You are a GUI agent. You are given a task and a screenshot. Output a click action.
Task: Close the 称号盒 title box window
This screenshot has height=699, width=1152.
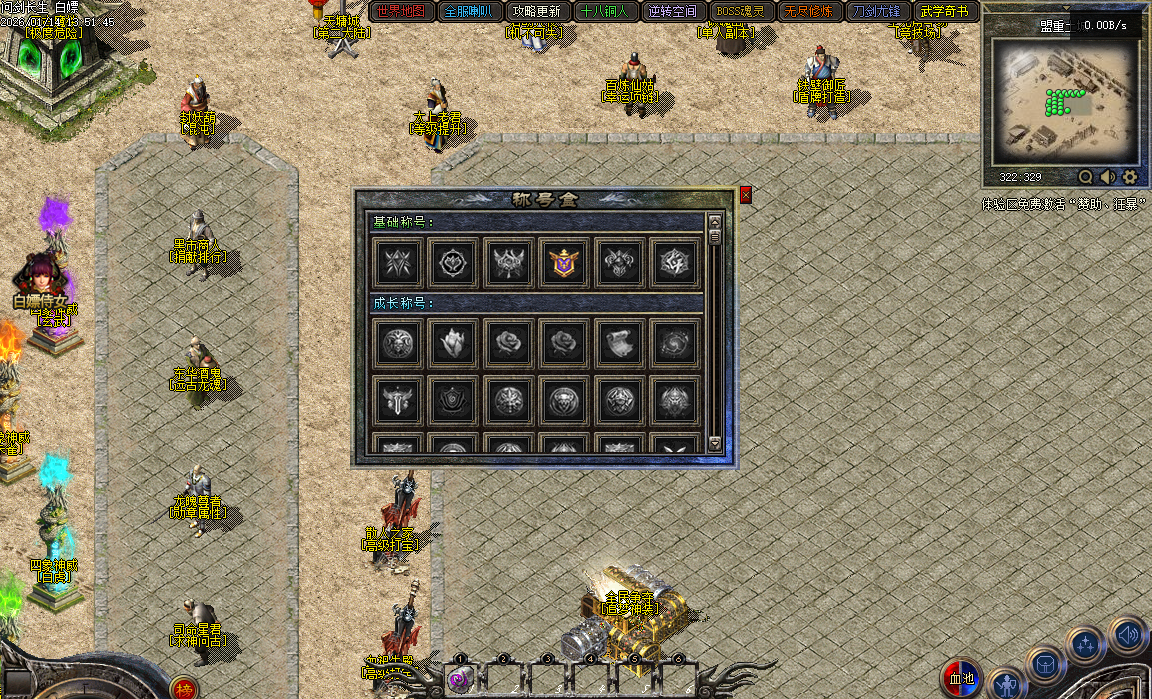tap(745, 195)
